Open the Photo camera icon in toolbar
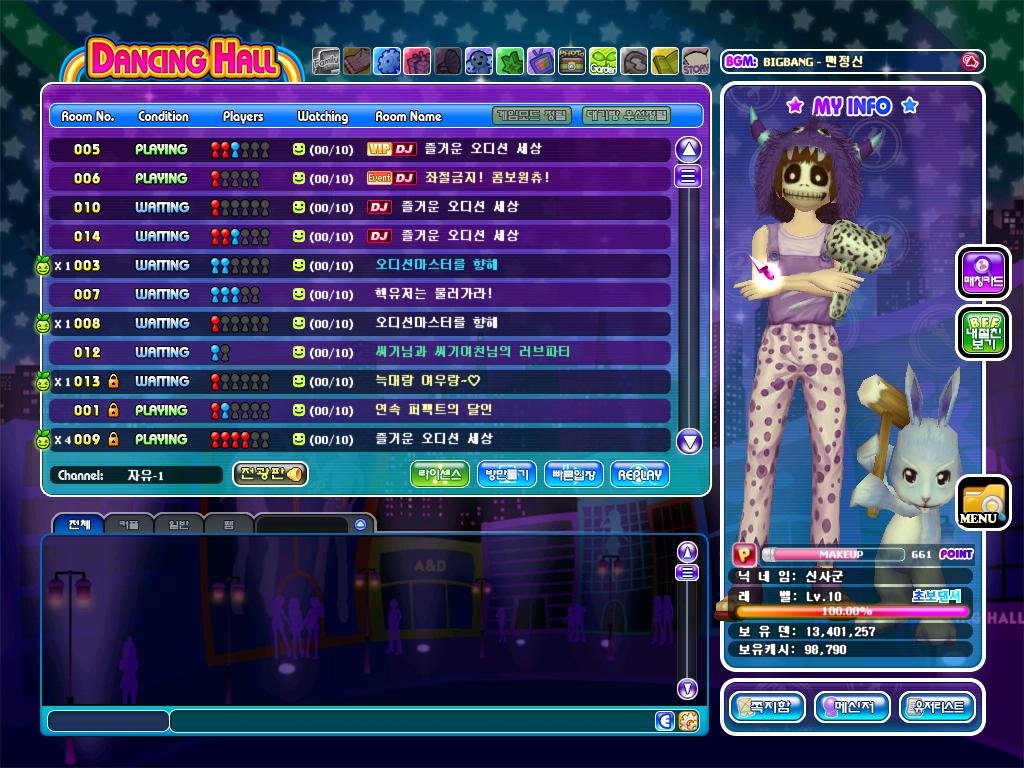 [572, 62]
